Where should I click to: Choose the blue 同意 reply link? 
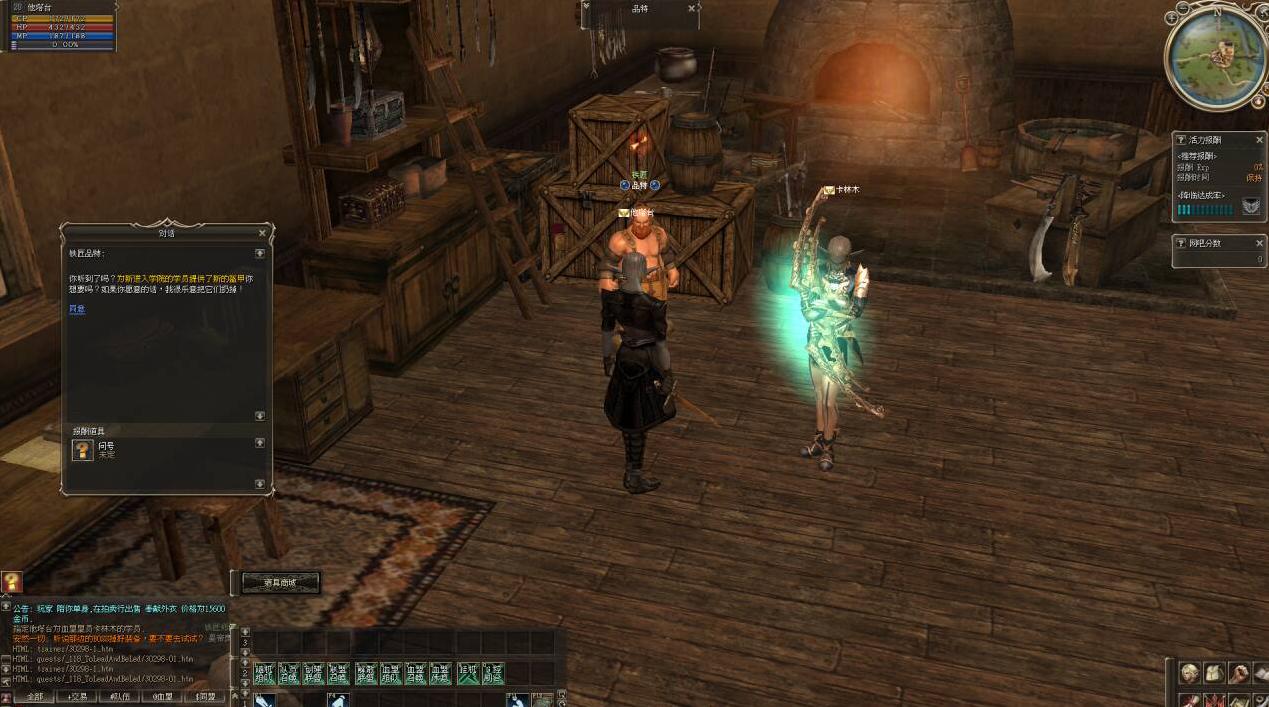pos(77,309)
